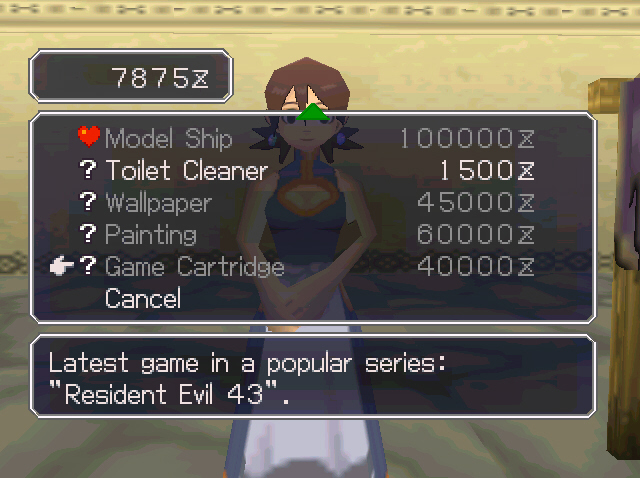Cancel out of the shop menu
640x478 pixels.
[142, 299]
